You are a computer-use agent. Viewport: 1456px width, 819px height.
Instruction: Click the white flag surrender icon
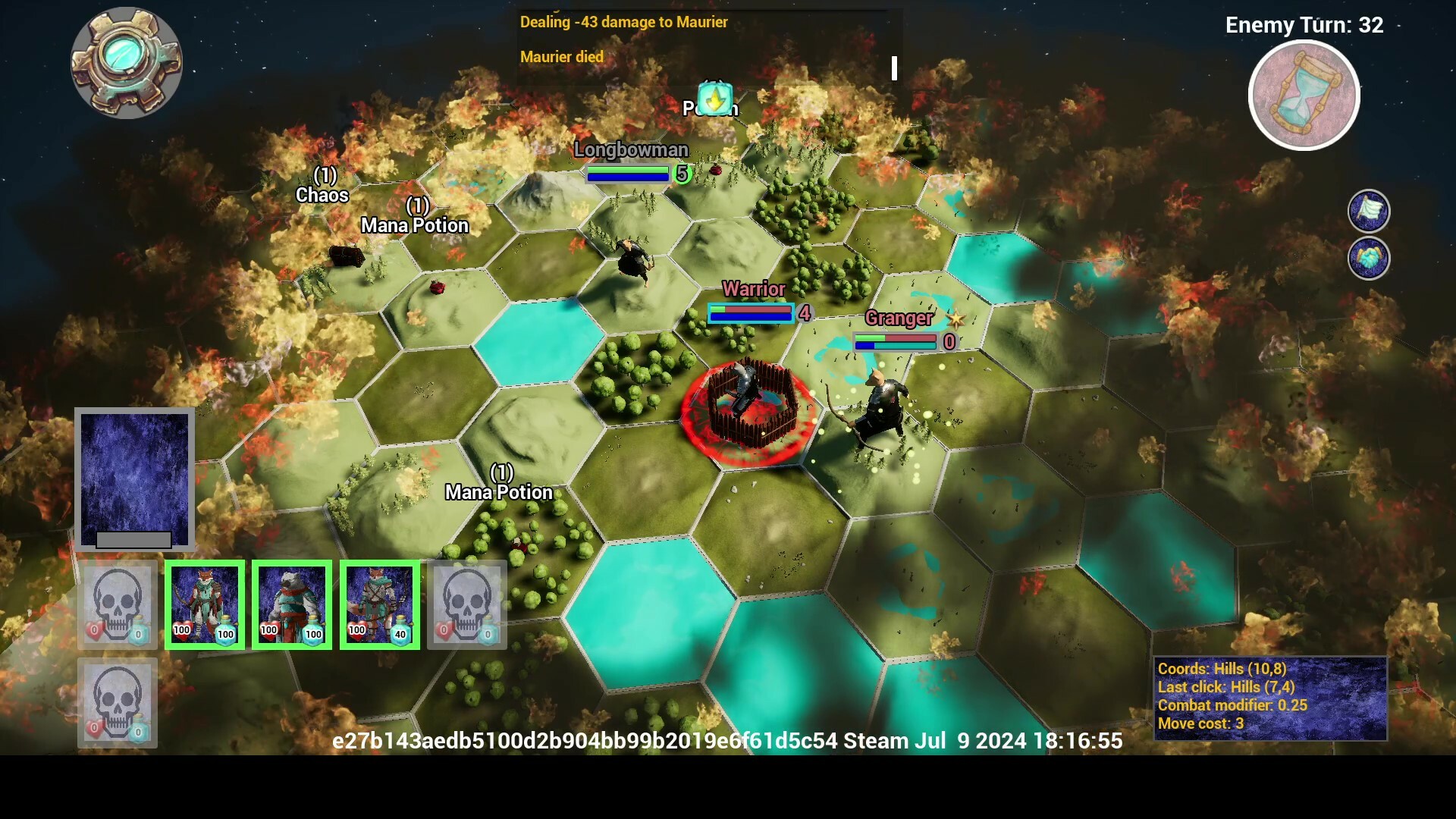[x=1370, y=211]
